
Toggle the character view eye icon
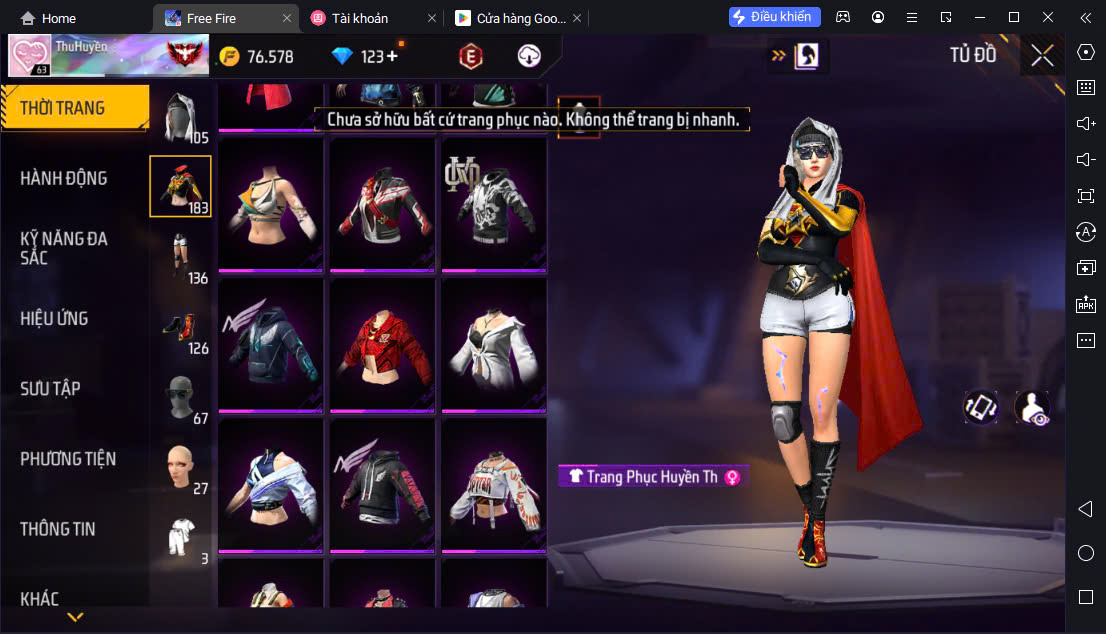[1031, 408]
